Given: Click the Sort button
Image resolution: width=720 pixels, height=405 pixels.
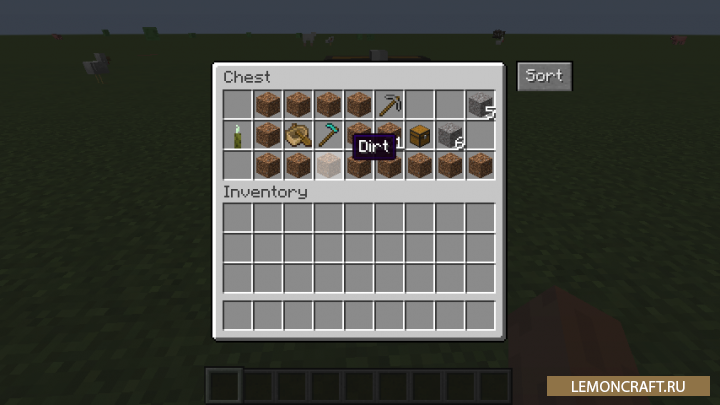Looking at the screenshot, I should point(544,76).
